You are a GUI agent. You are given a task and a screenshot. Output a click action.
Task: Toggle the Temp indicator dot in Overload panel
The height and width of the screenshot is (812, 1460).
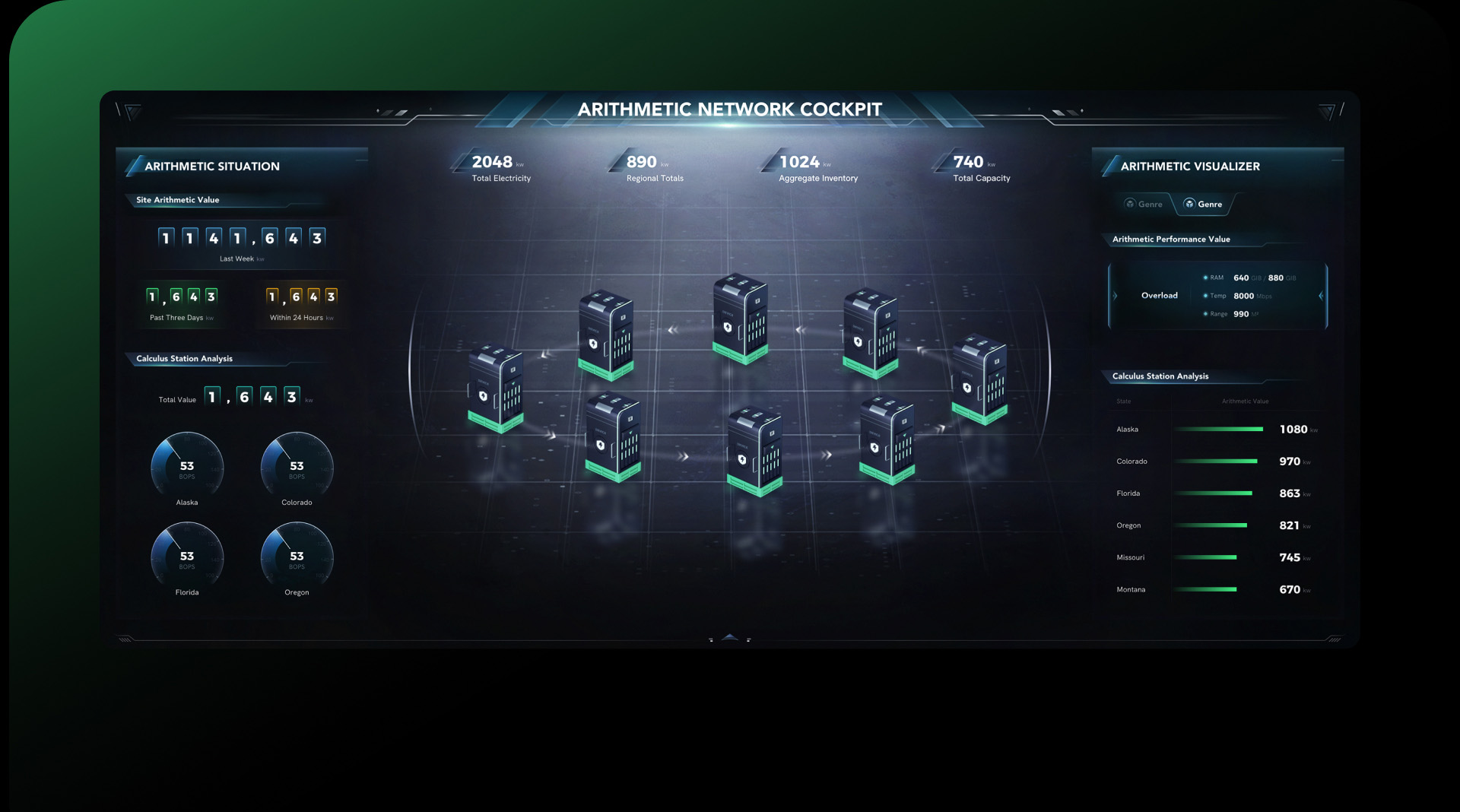(x=1205, y=296)
